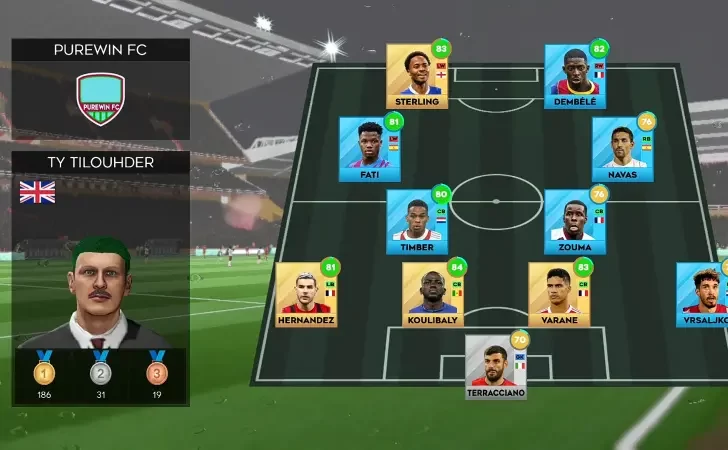Viewport: 728px width, 450px height.
Task: Click the Purewin FC club badge
Action: click(100, 99)
